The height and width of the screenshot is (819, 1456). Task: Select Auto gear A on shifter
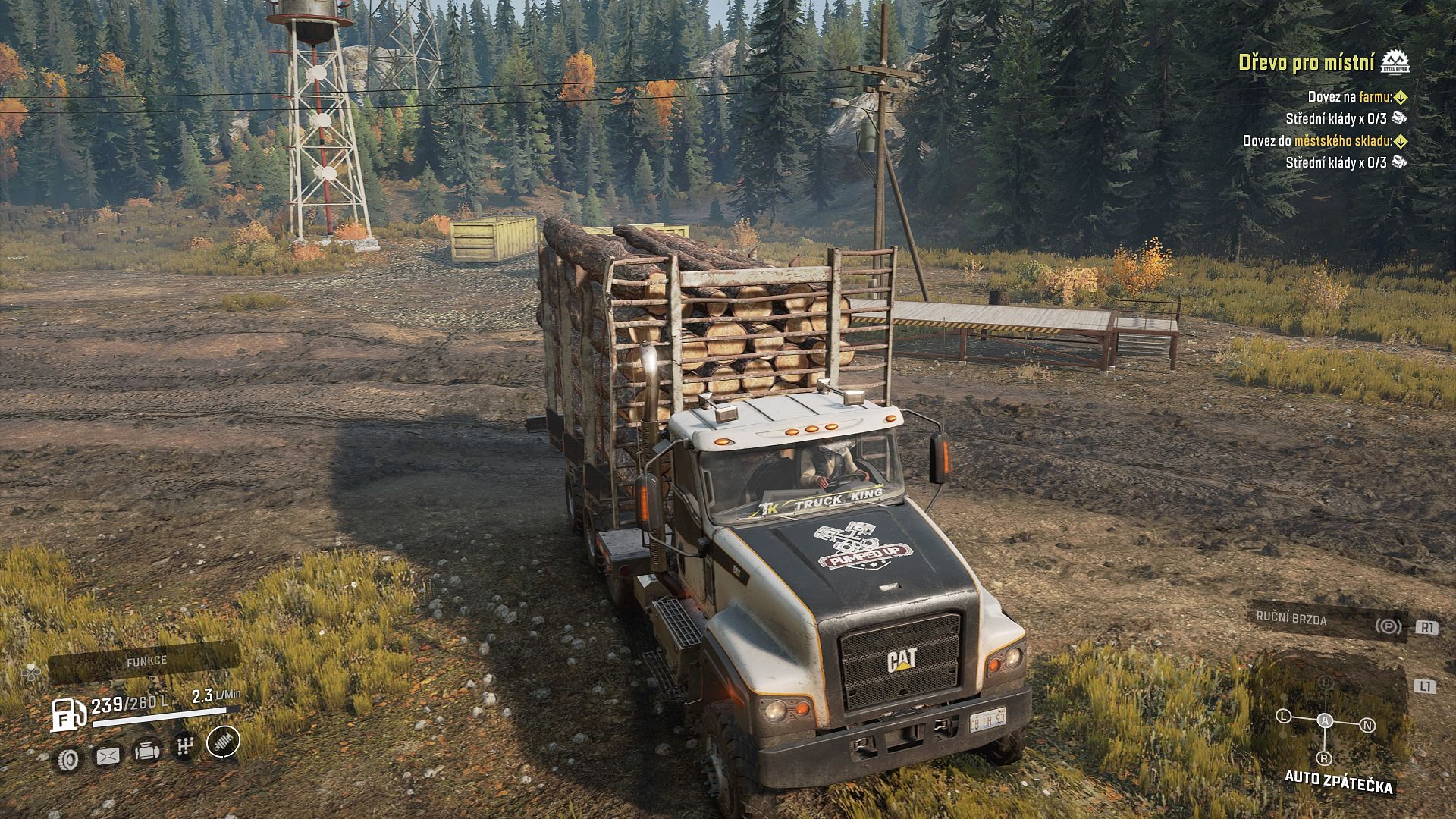coord(1325,720)
